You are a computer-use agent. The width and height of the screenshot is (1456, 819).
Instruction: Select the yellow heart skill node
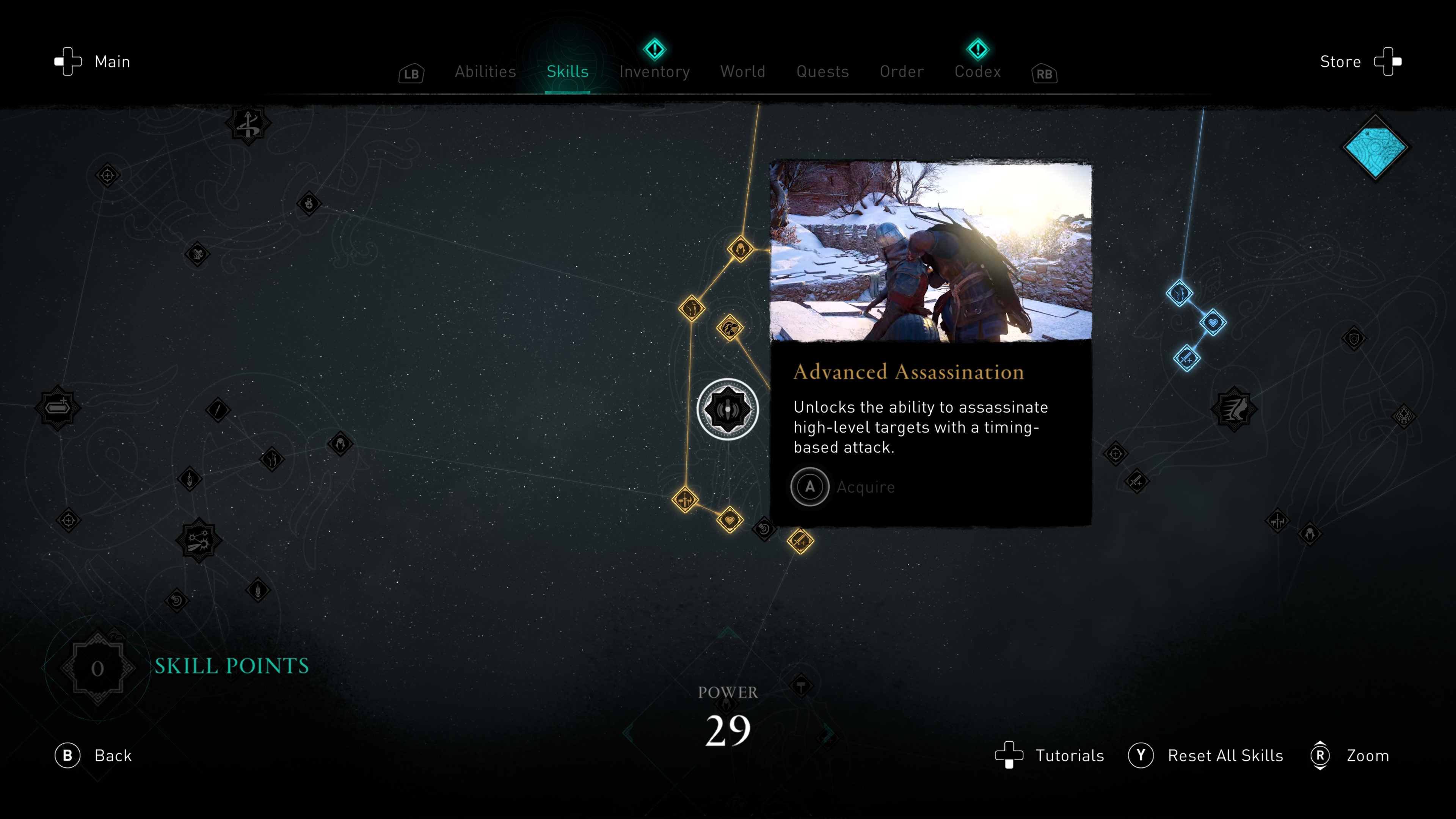click(x=730, y=520)
